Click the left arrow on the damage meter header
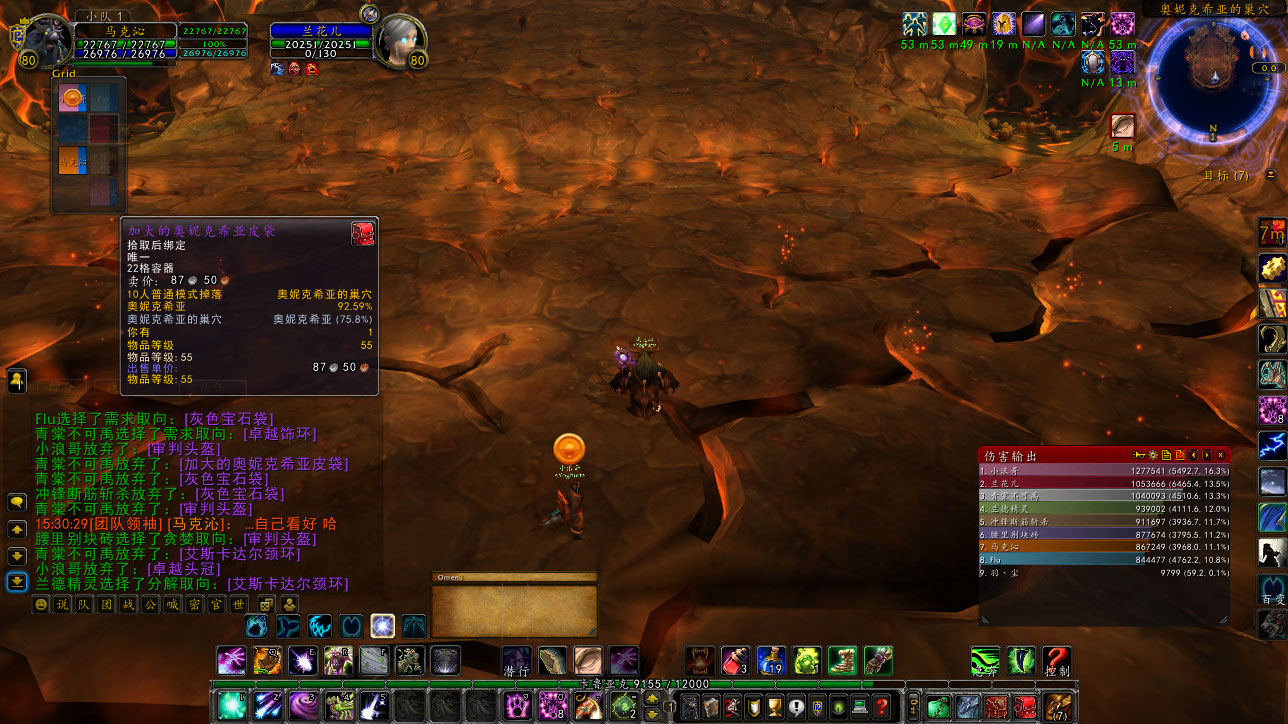 point(1194,456)
